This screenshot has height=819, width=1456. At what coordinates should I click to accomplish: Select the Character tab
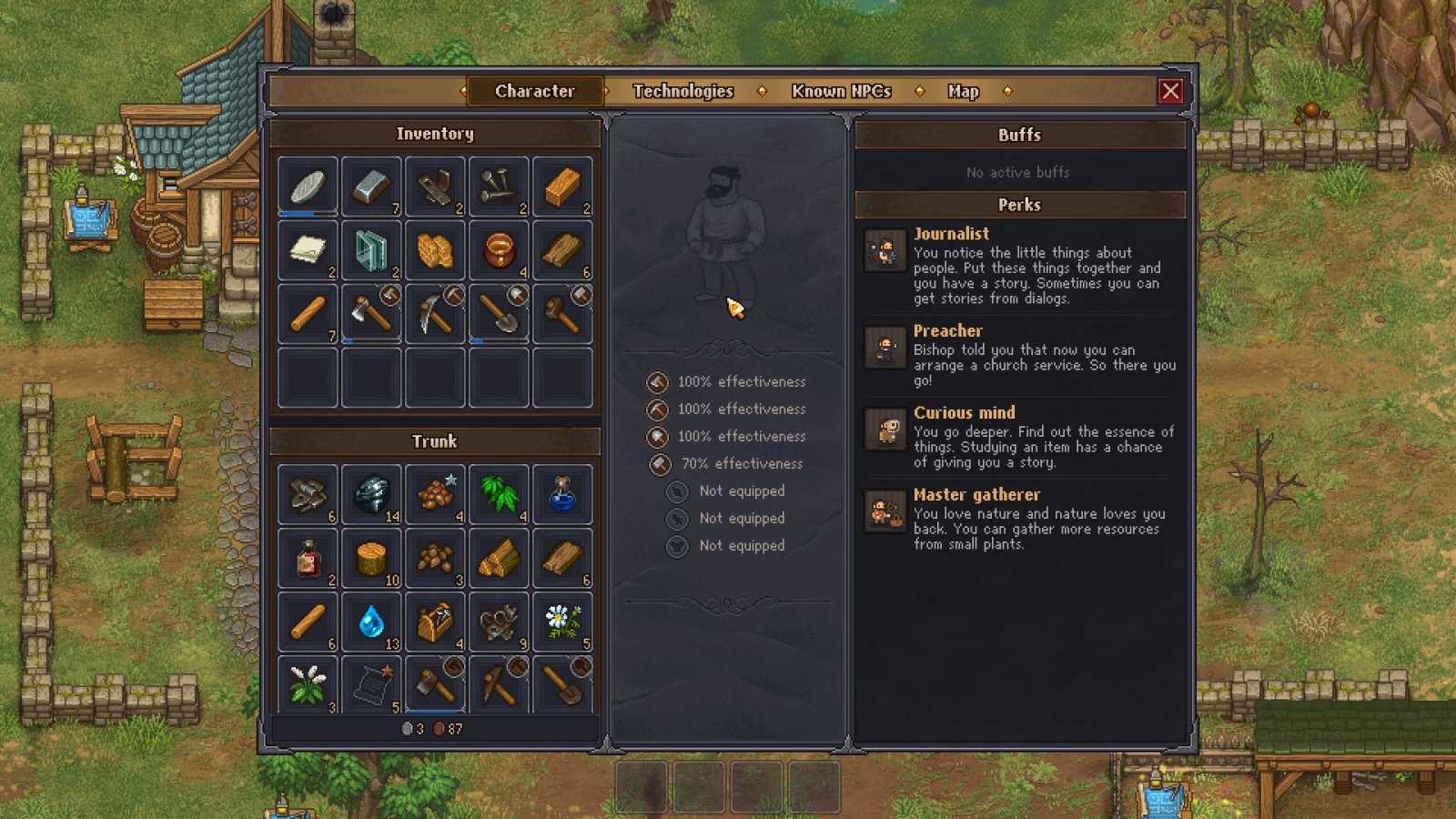(x=534, y=91)
